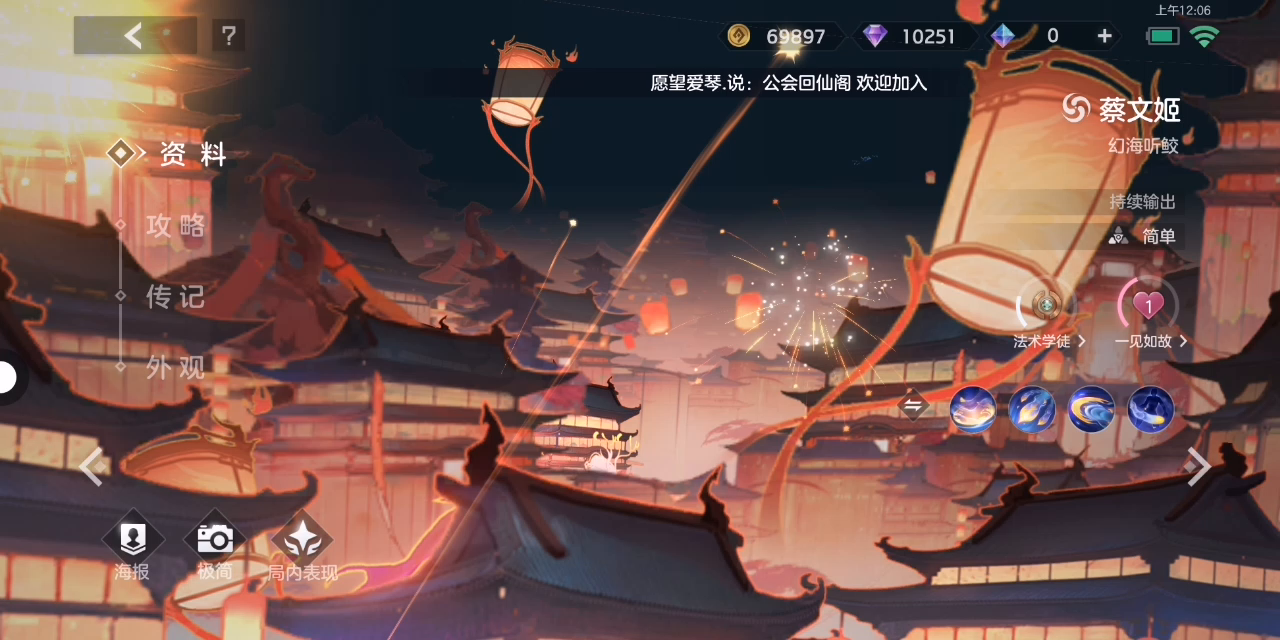Open the 攻略 guide tab

click(x=176, y=225)
